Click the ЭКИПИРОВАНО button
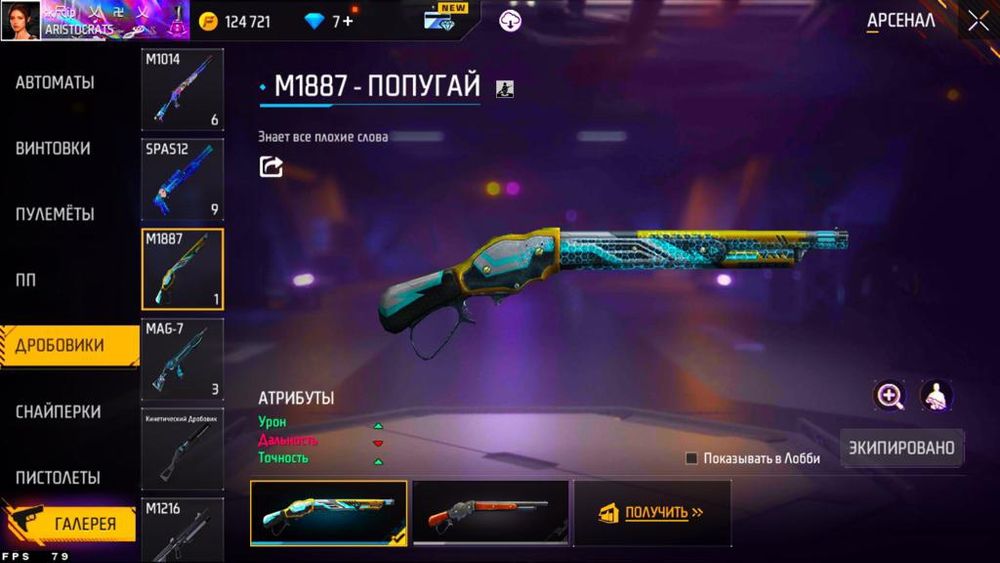The height and width of the screenshot is (563, 1000). pyautogui.click(x=902, y=448)
